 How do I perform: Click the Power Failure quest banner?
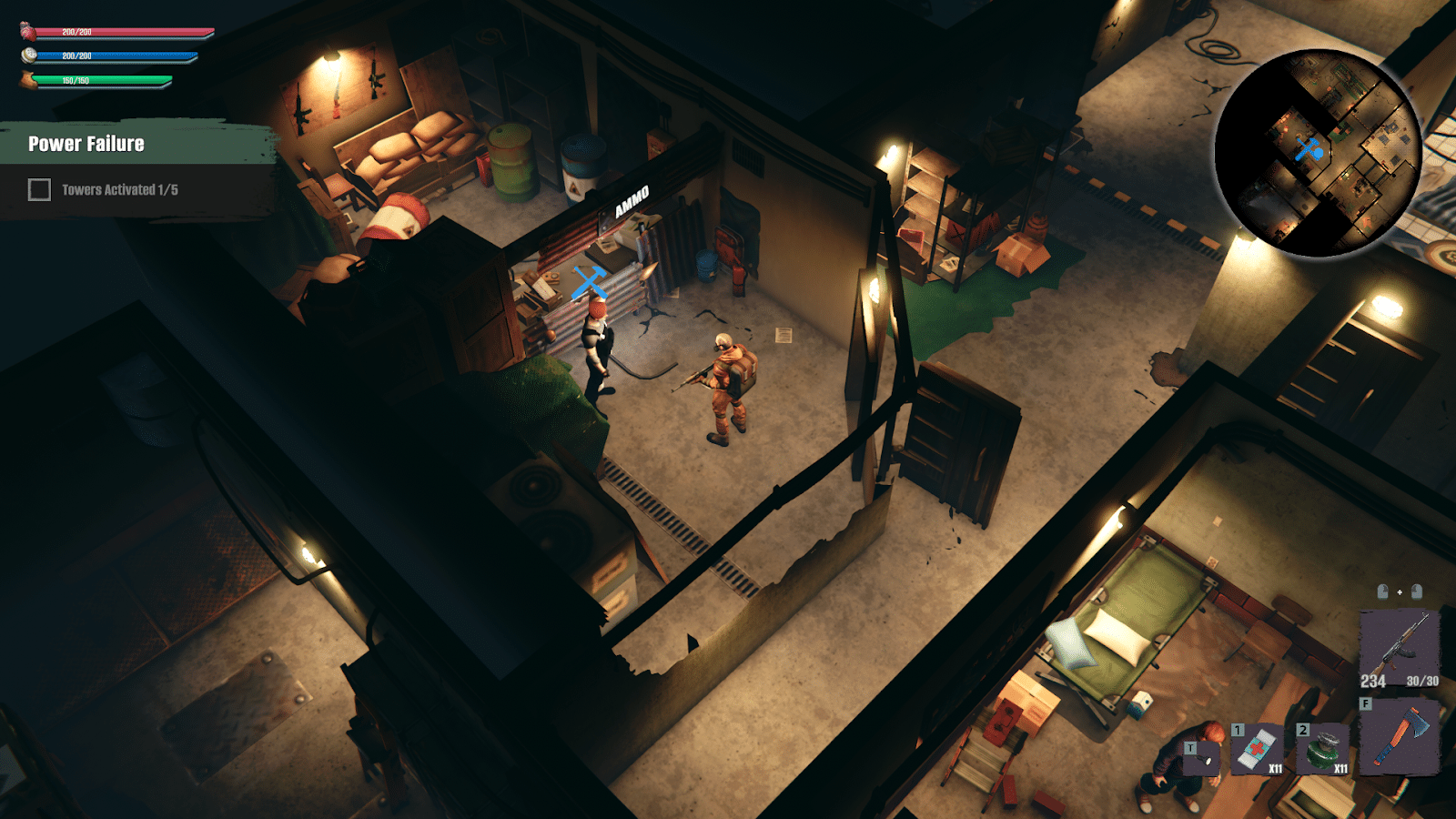coord(86,144)
